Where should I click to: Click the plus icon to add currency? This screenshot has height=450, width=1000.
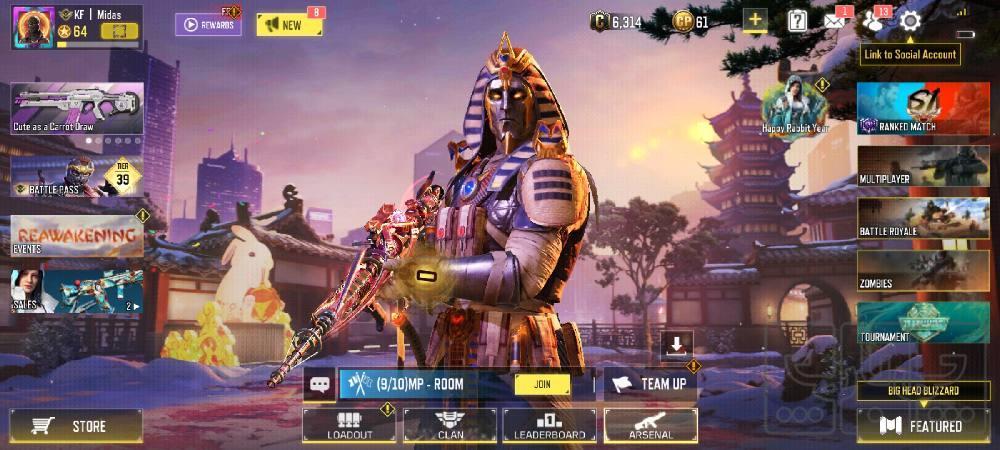tap(754, 21)
